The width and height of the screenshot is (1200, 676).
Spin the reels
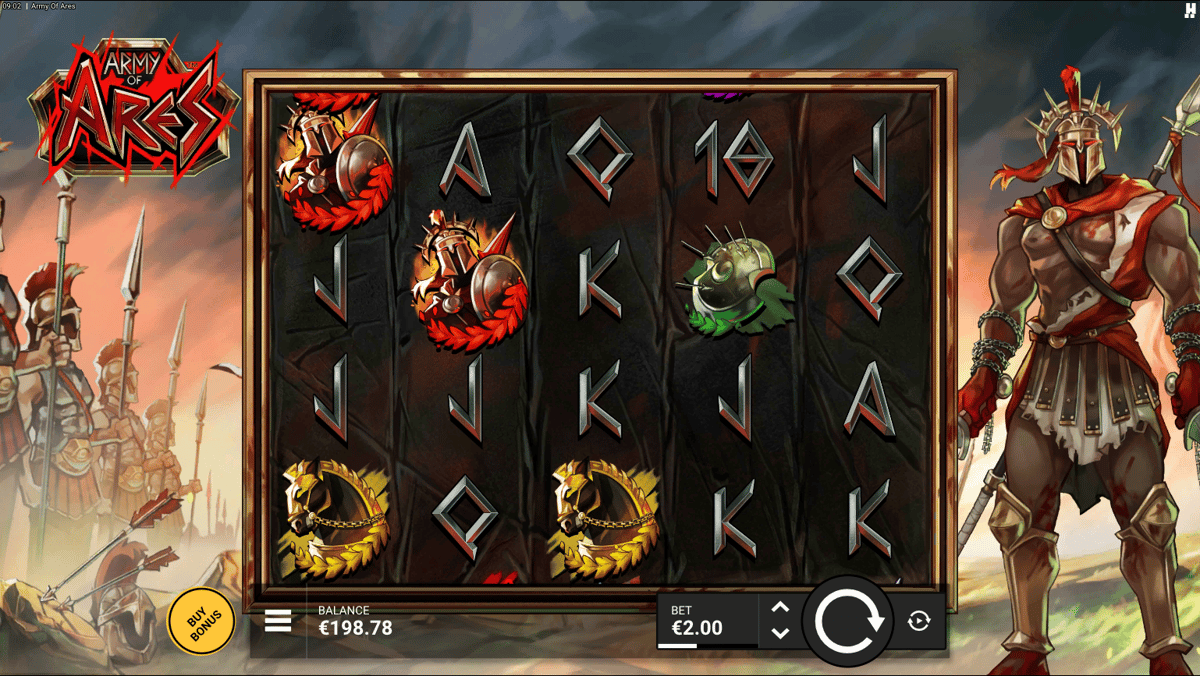click(x=849, y=621)
